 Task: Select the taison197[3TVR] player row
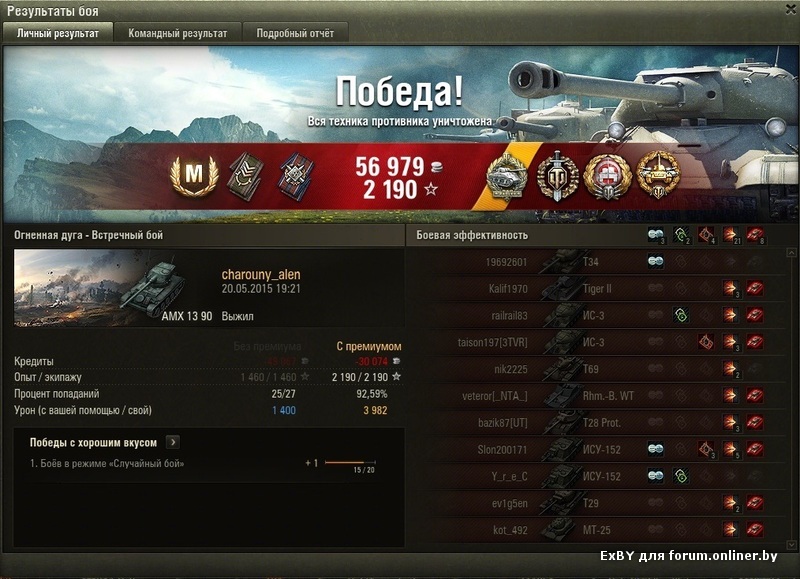598,342
